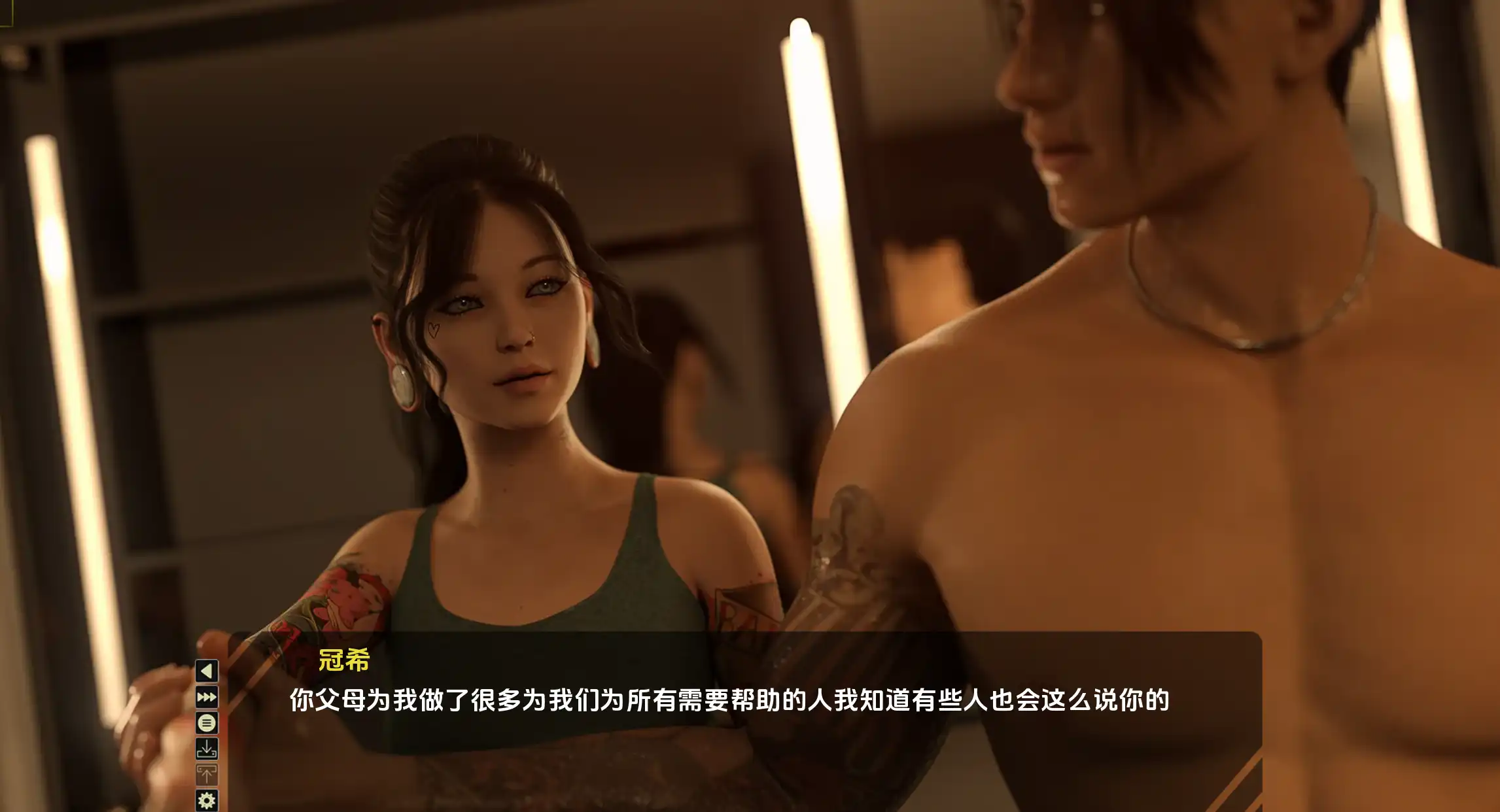Click the save game download icon

pos(206,748)
